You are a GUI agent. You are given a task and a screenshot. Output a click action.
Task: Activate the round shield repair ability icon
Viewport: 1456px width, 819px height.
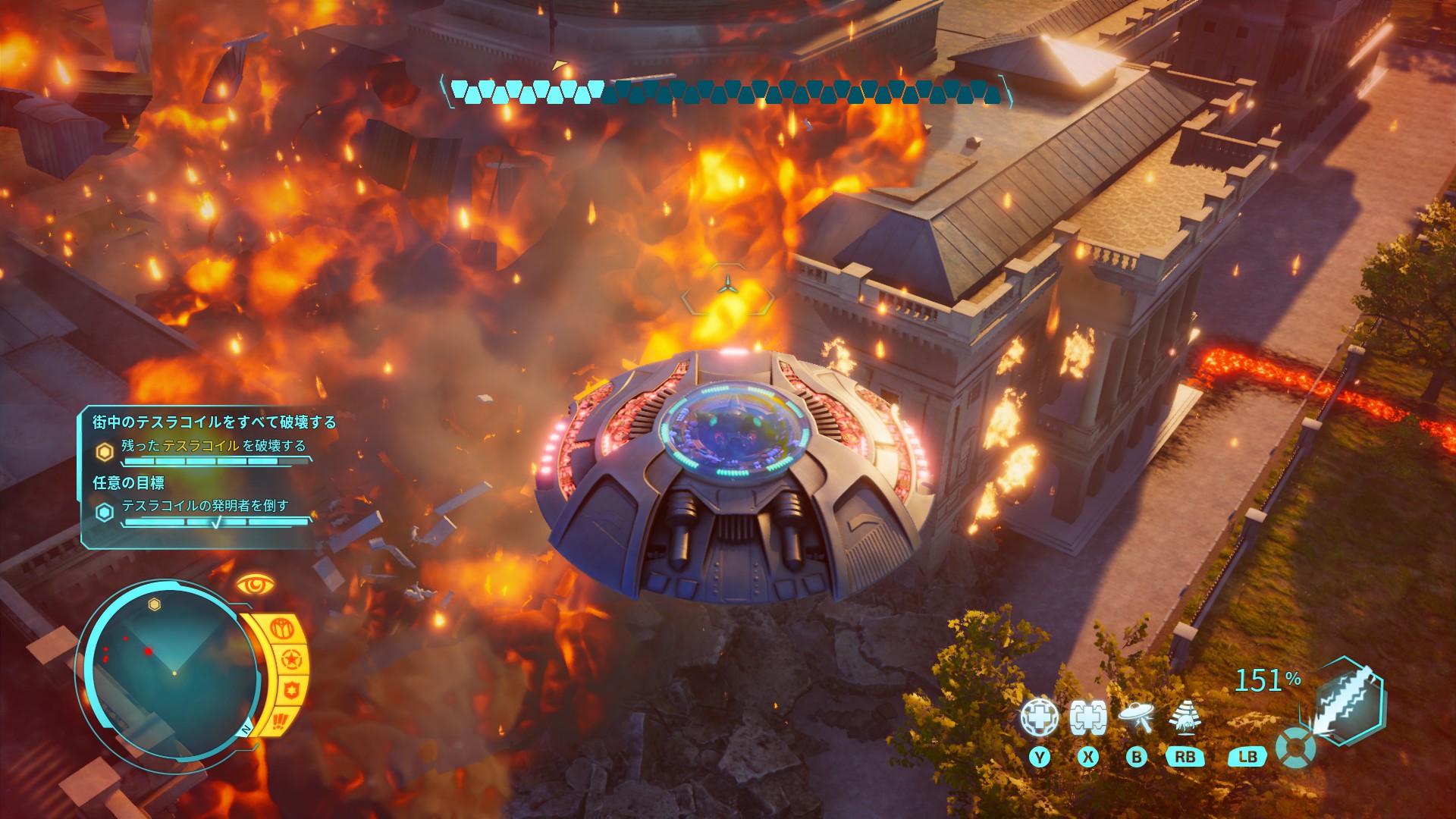pyautogui.click(x=1038, y=717)
